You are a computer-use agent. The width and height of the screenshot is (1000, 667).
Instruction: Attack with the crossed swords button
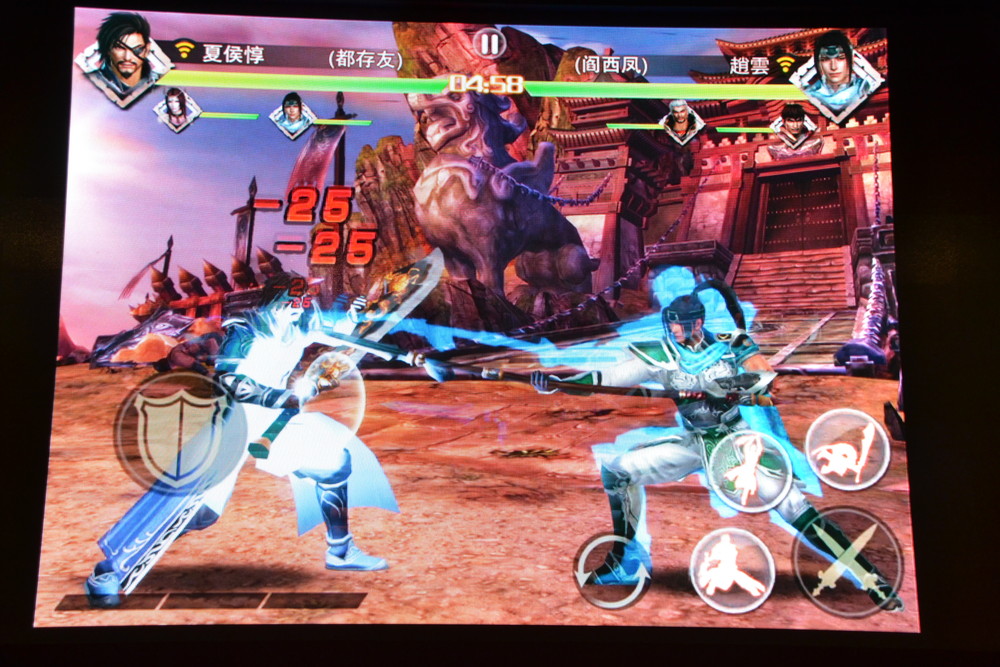(x=847, y=561)
